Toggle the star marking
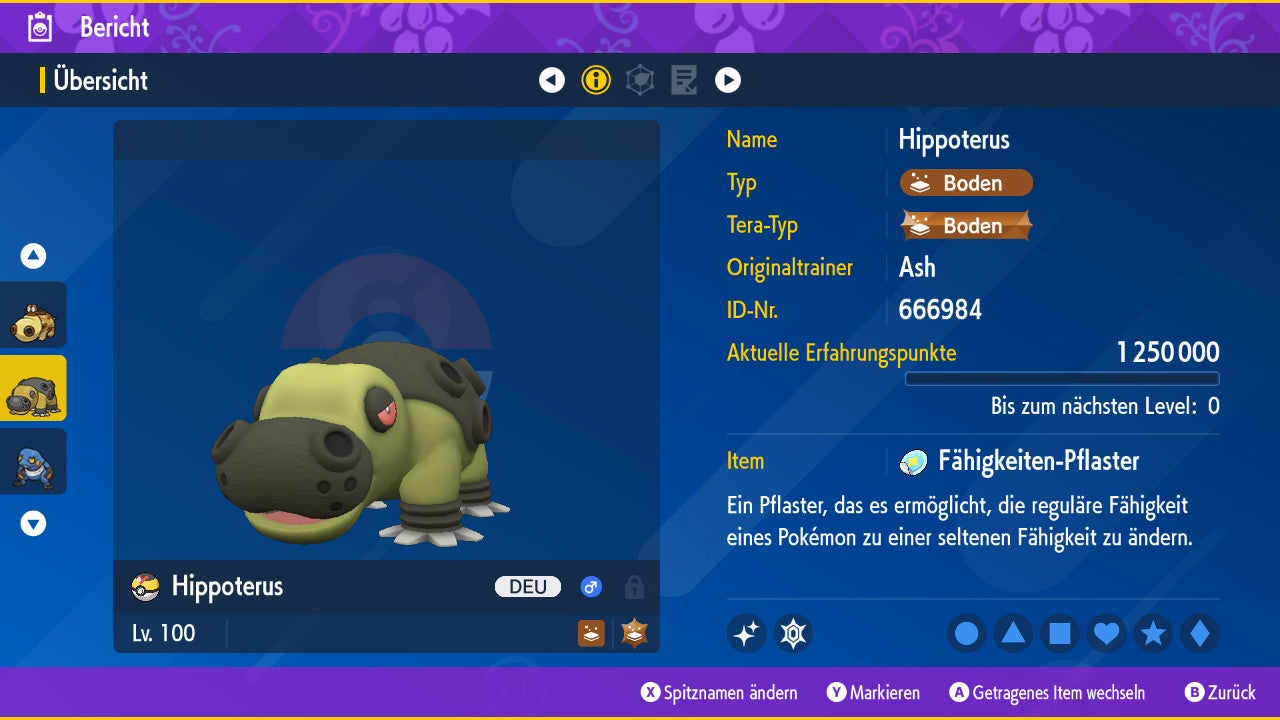1280x720 pixels. tap(1153, 633)
